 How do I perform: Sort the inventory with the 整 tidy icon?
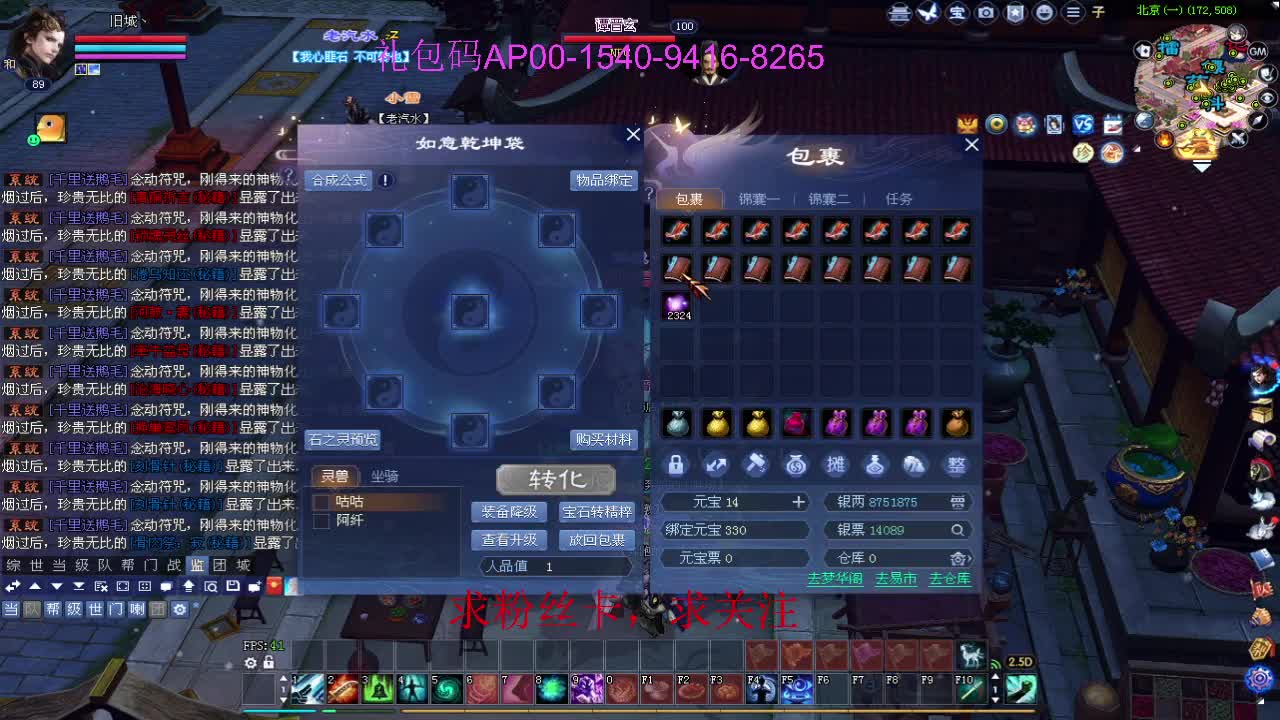click(956, 464)
